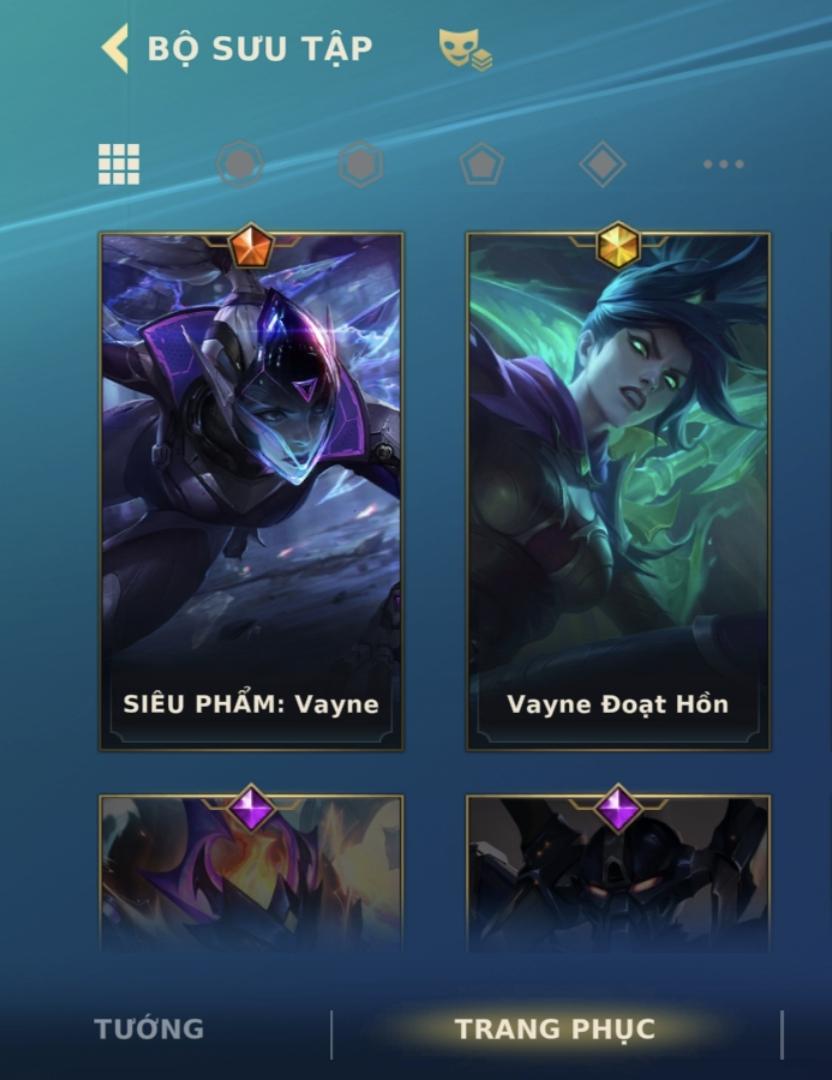
Task: Switch to the TRANG PHỤC tab
Action: coord(555,1029)
